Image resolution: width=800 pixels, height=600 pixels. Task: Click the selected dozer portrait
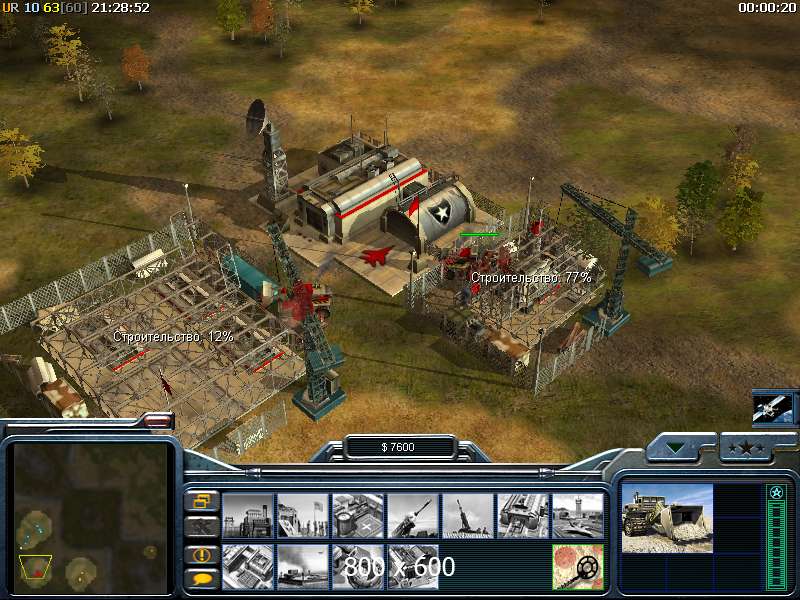(667, 518)
